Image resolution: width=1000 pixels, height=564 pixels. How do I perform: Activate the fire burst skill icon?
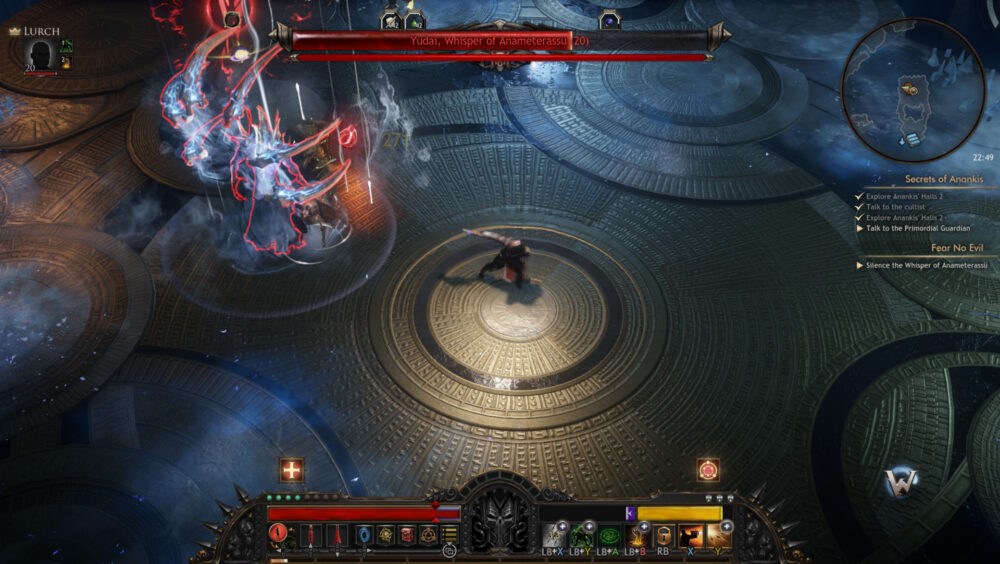coord(636,536)
